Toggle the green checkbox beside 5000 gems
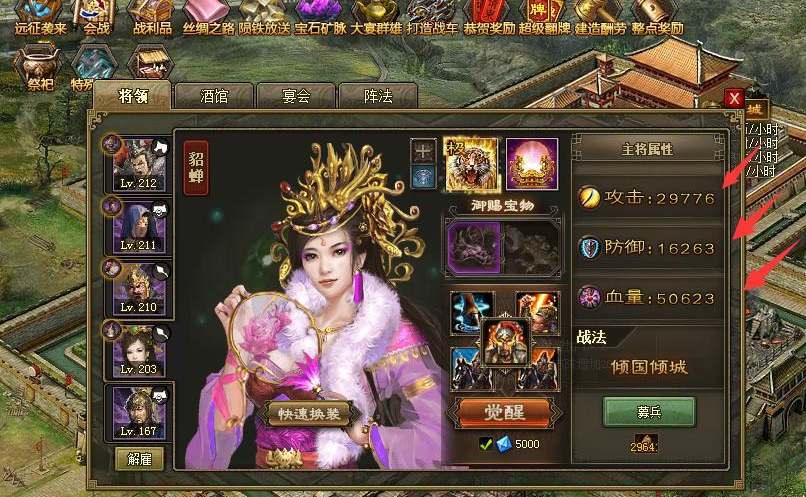 pos(486,444)
